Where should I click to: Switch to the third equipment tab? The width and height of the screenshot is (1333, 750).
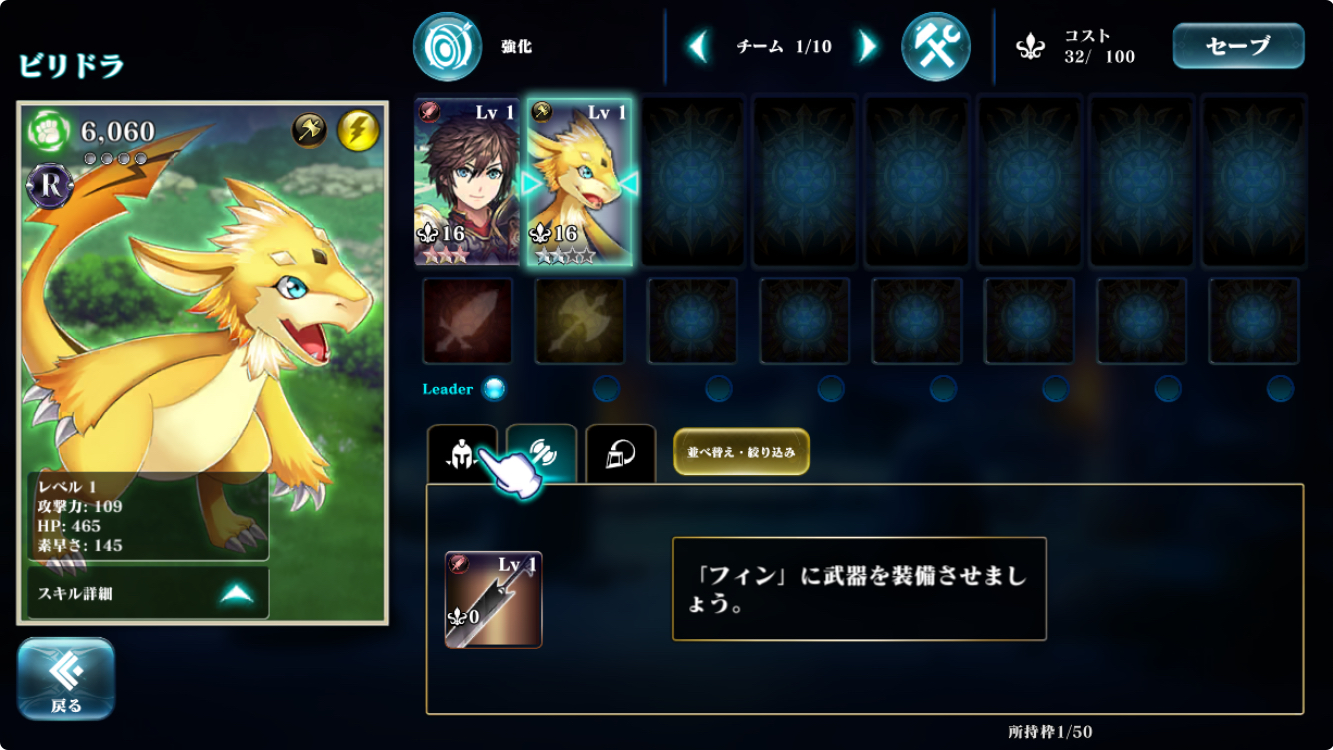pos(620,454)
